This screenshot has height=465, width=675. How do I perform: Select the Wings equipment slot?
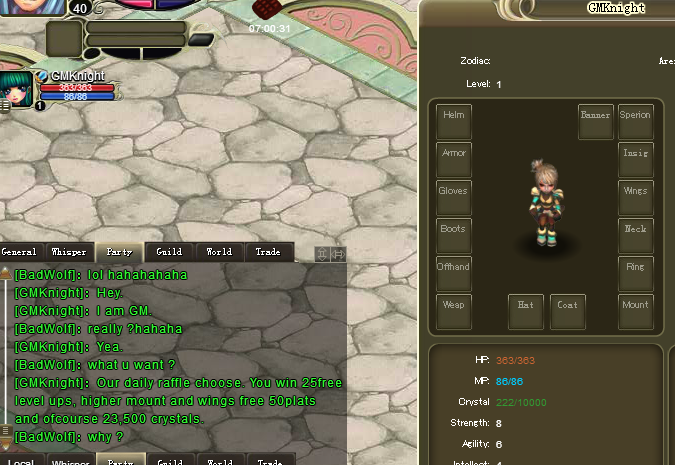pyautogui.click(x=635, y=198)
